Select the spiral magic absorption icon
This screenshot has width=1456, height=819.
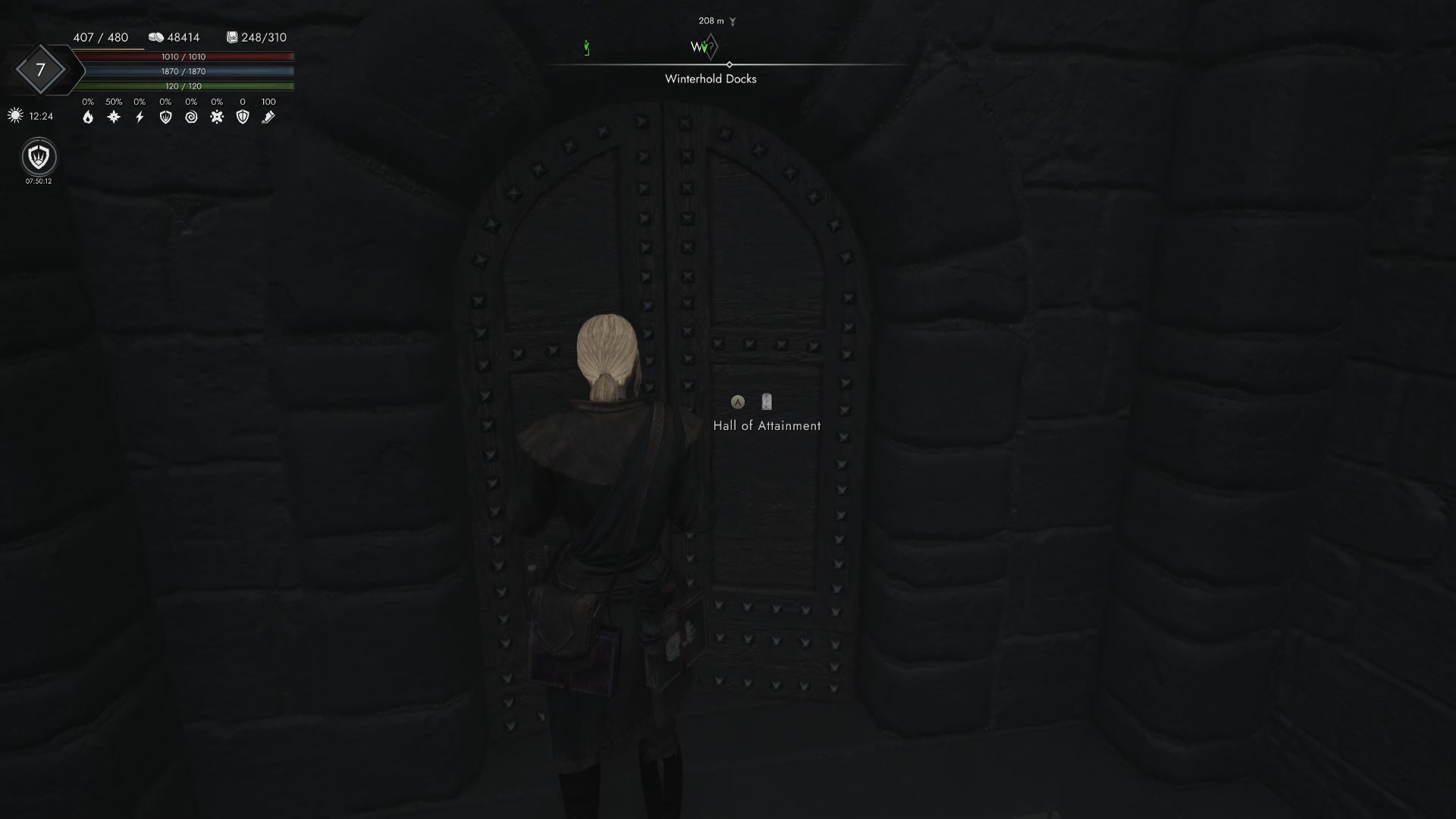pos(192,117)
